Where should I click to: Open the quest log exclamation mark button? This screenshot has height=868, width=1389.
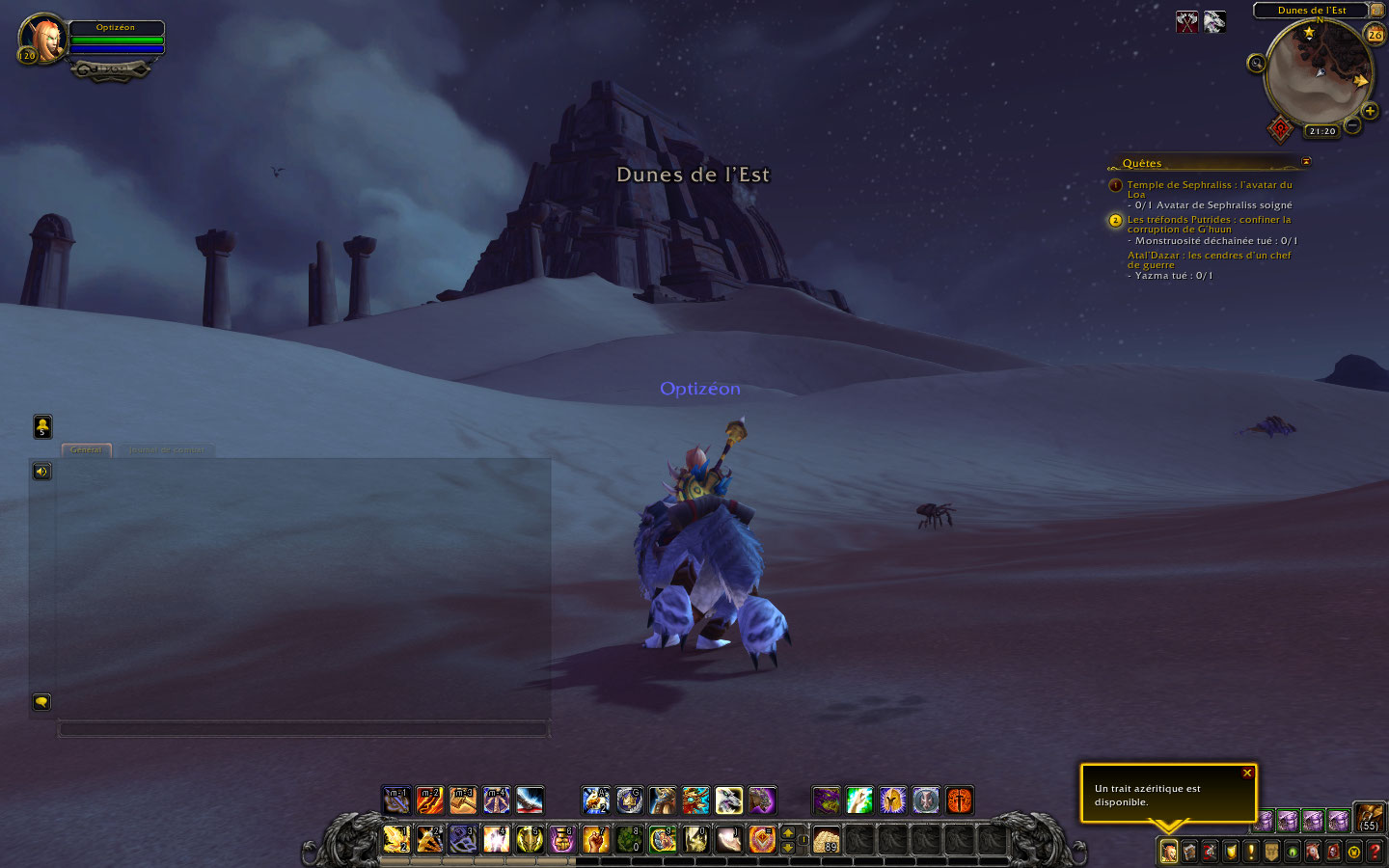(x=1251, y=852)
